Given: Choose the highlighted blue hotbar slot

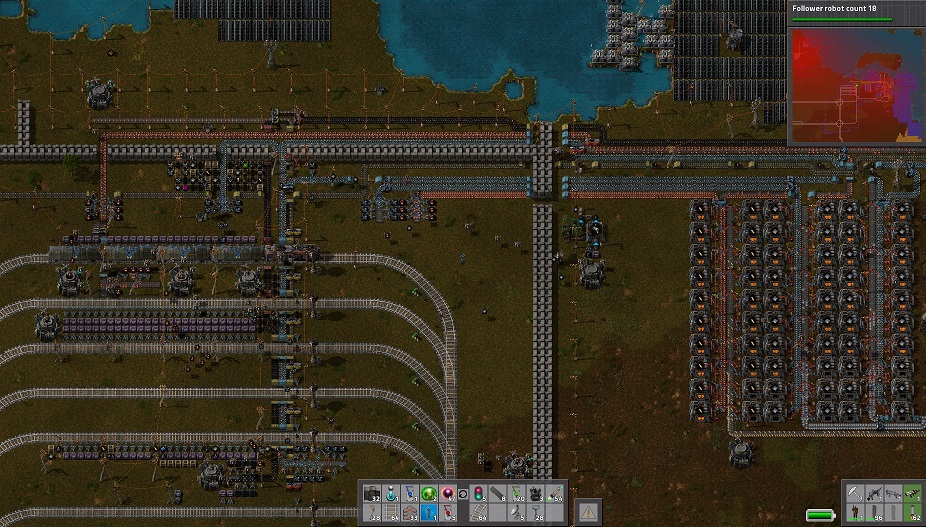Looking at the screenshot, I should 428,512.
